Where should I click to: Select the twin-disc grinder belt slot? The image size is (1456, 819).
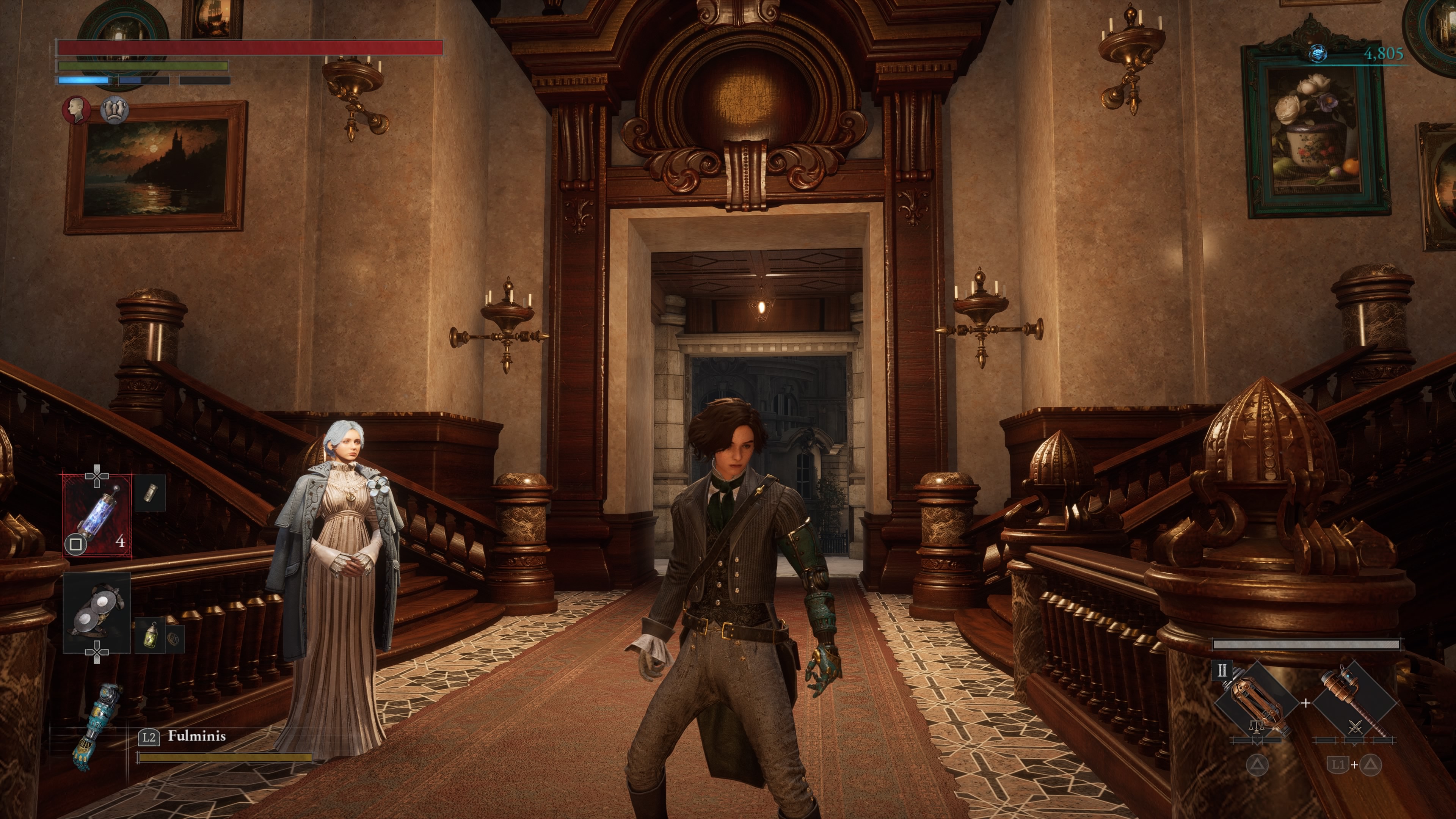pos(97,612)
